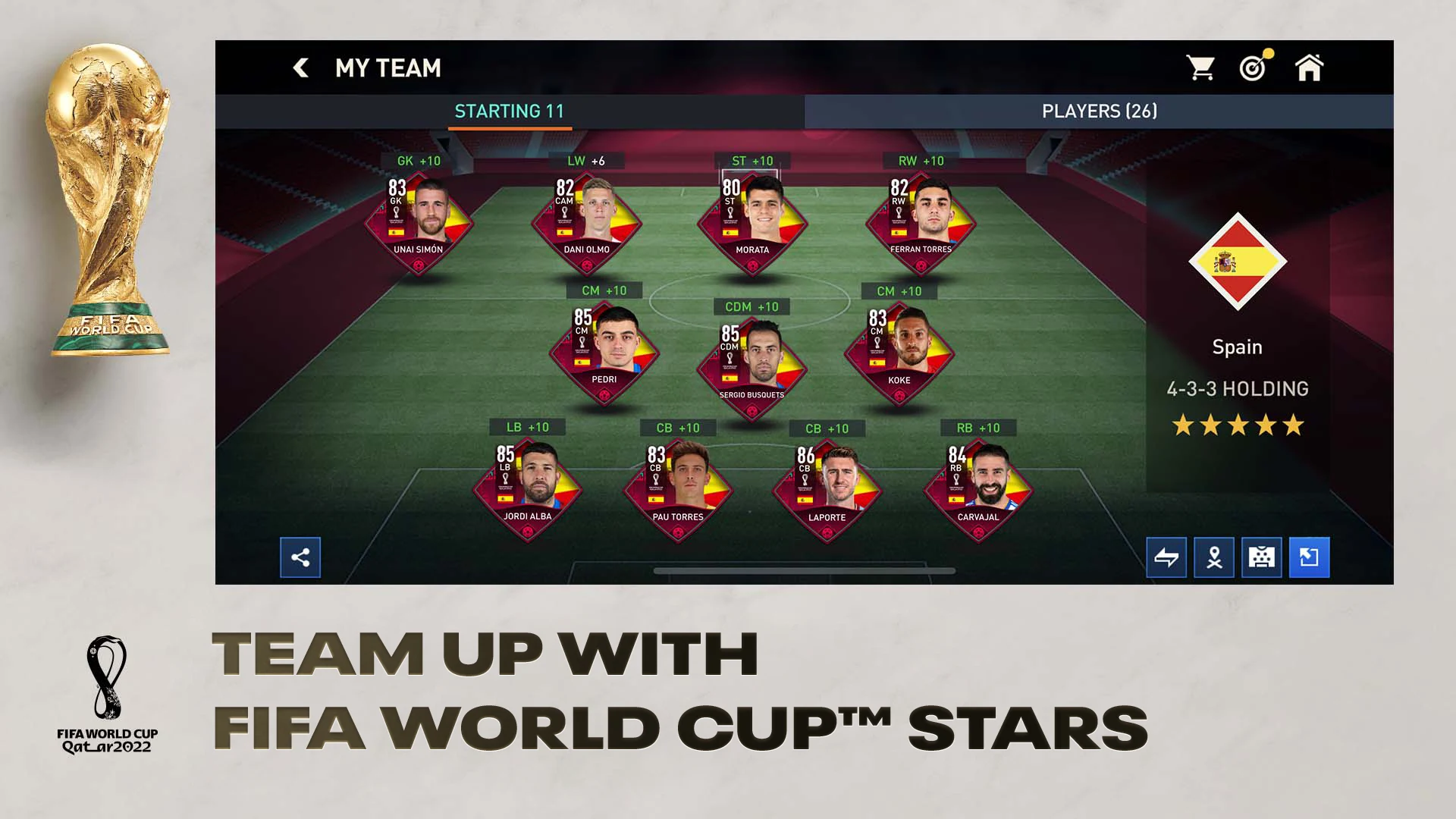The image size is (1456, 819).
Task: Stay on the STARTING 11 tab
Action: pos(509,111)
